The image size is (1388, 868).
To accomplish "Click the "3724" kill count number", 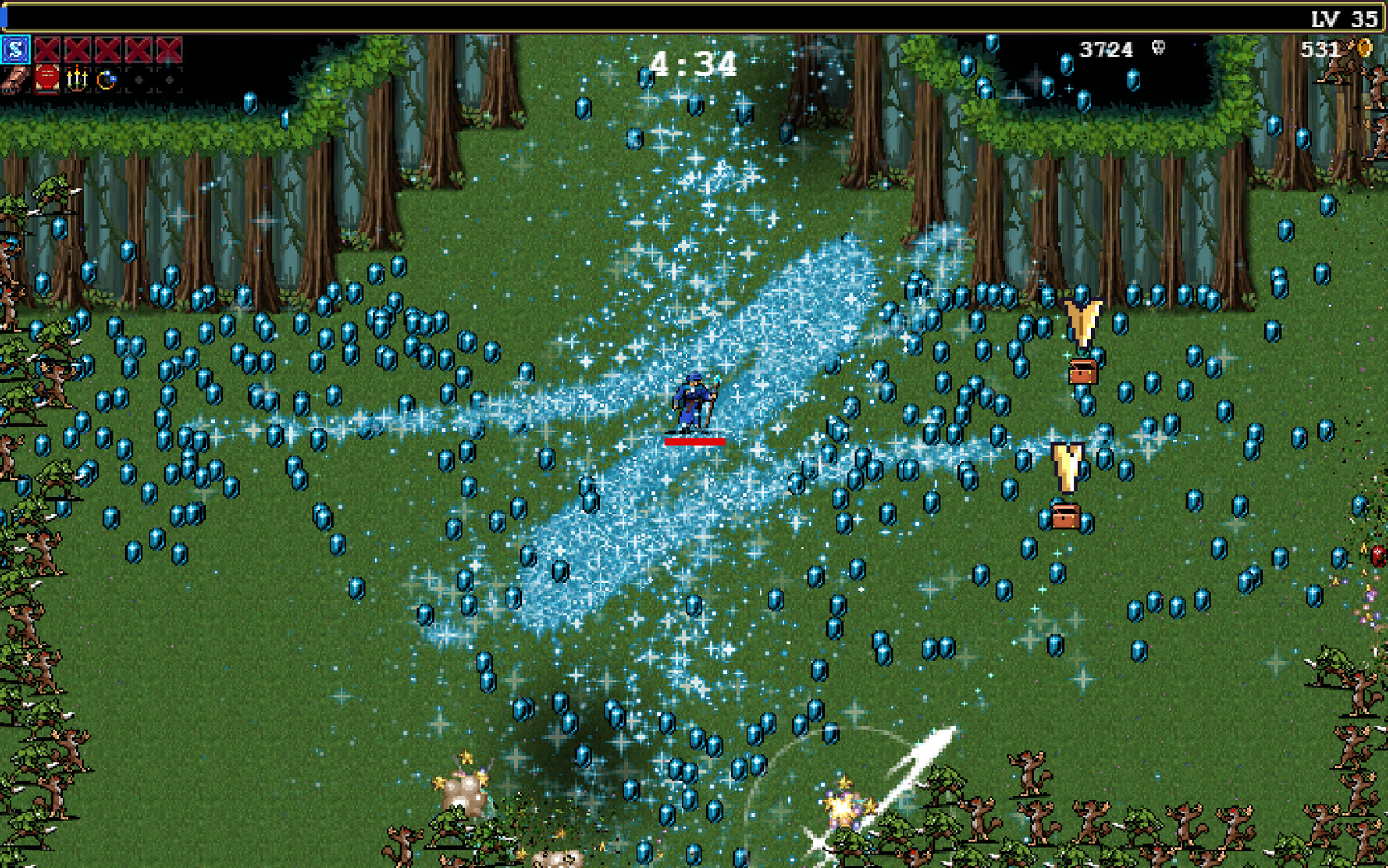I will click(1107, 49).
